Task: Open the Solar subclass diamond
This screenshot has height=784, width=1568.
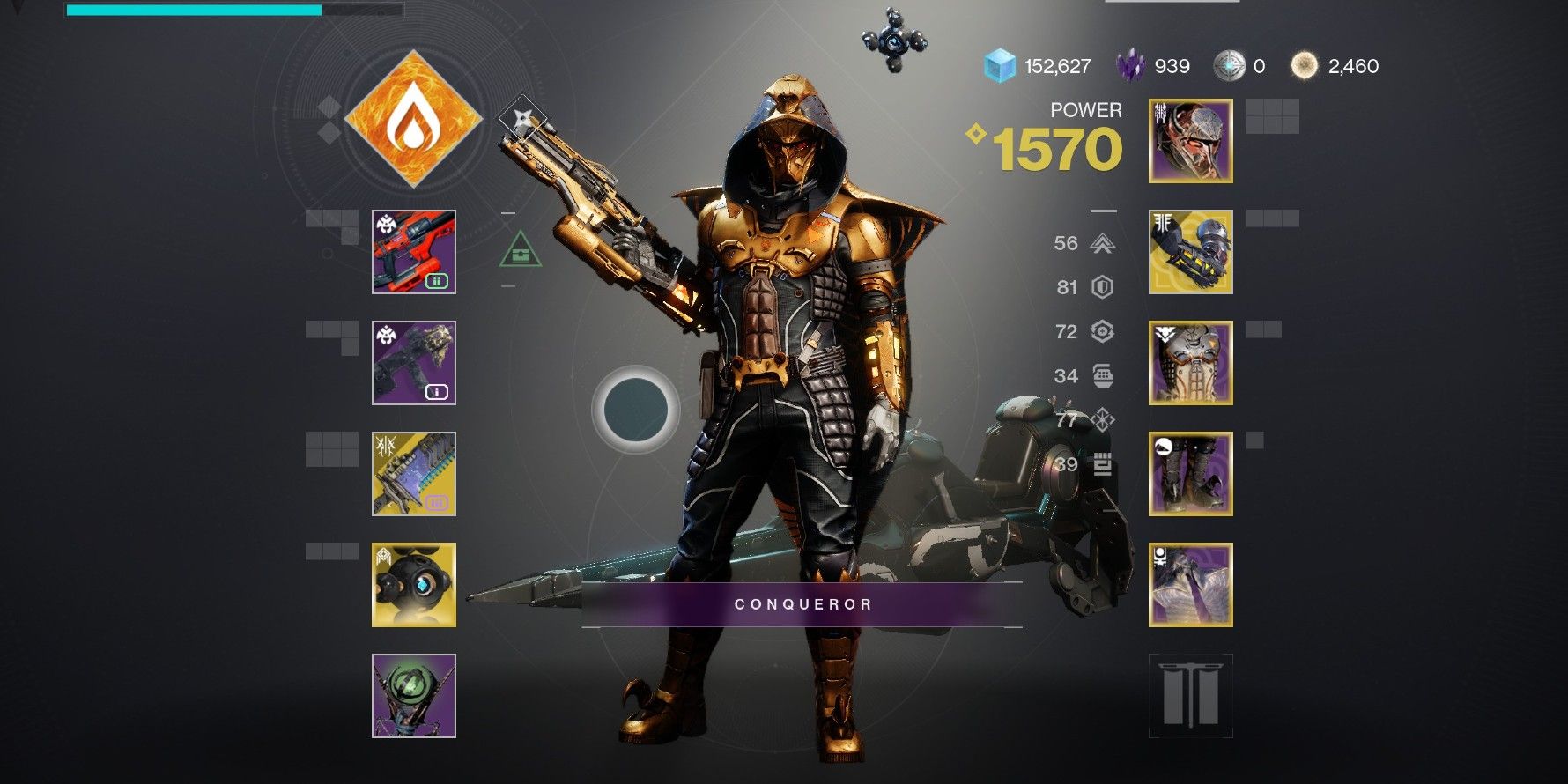Action: click(413, 120)
